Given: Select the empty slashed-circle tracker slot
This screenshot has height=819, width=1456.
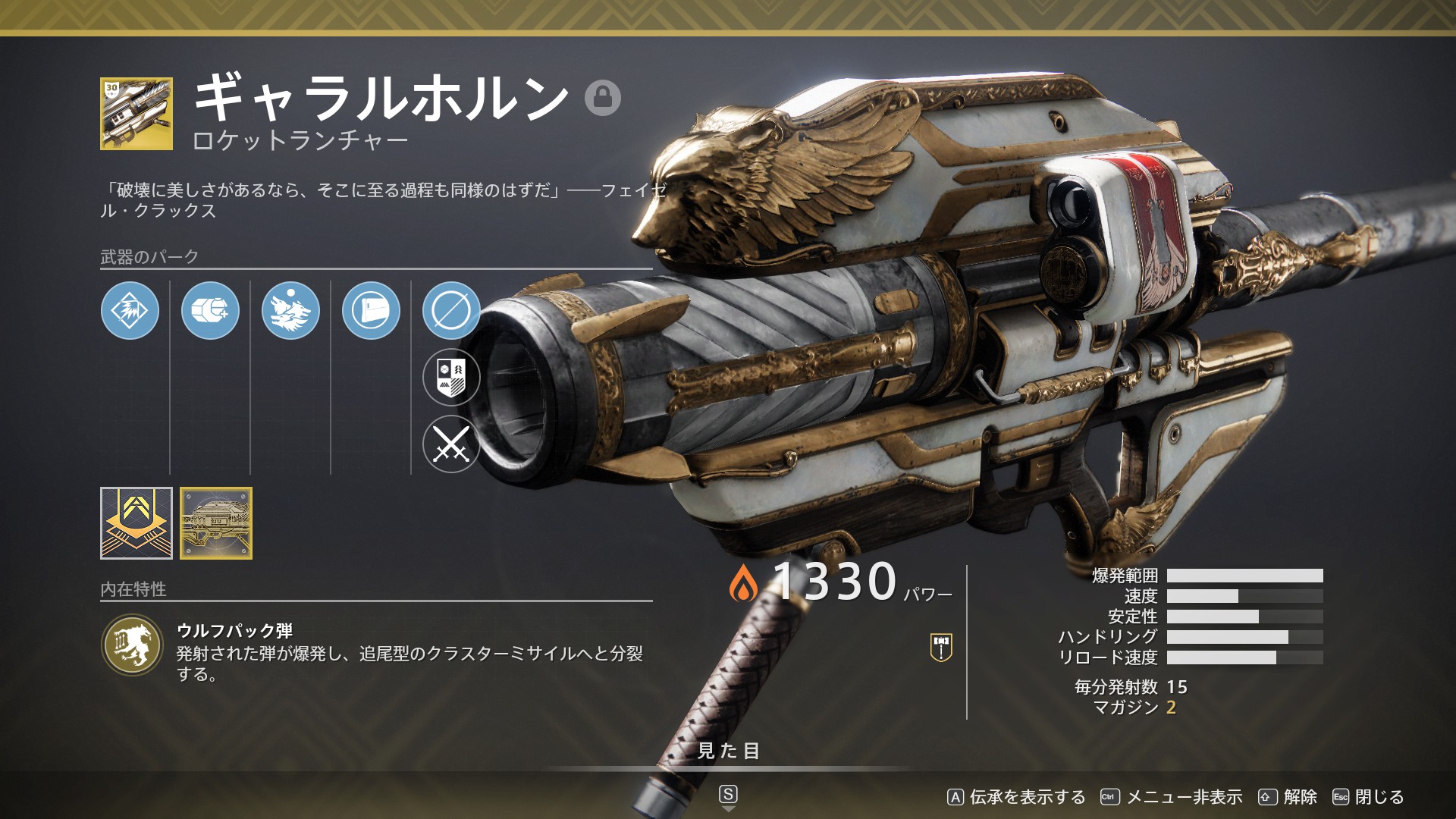Looking at the screenshot, I should 451,310.
